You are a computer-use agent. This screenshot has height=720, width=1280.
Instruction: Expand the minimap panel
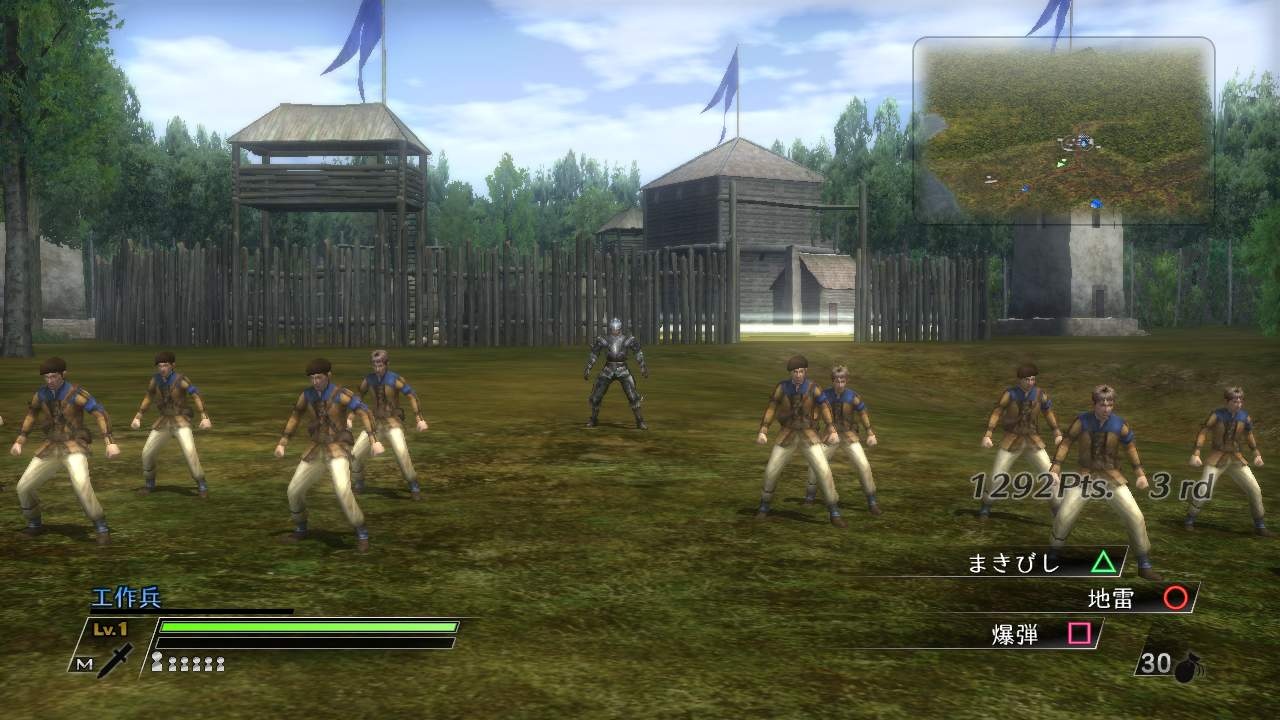[x=1063, y=130]
